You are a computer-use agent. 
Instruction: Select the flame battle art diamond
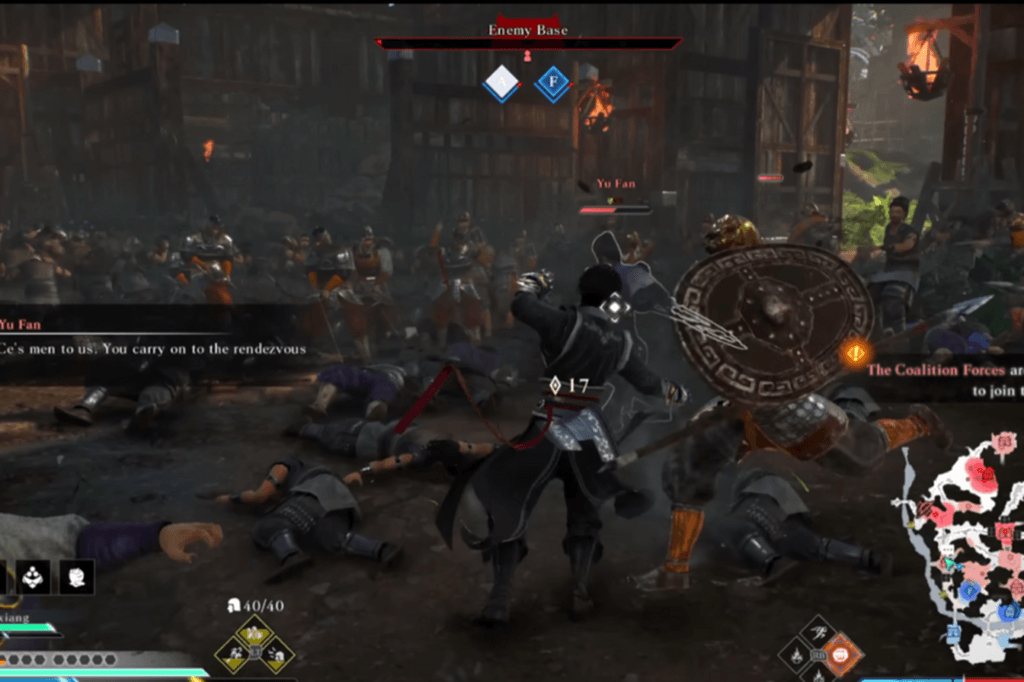coord(797,657)
